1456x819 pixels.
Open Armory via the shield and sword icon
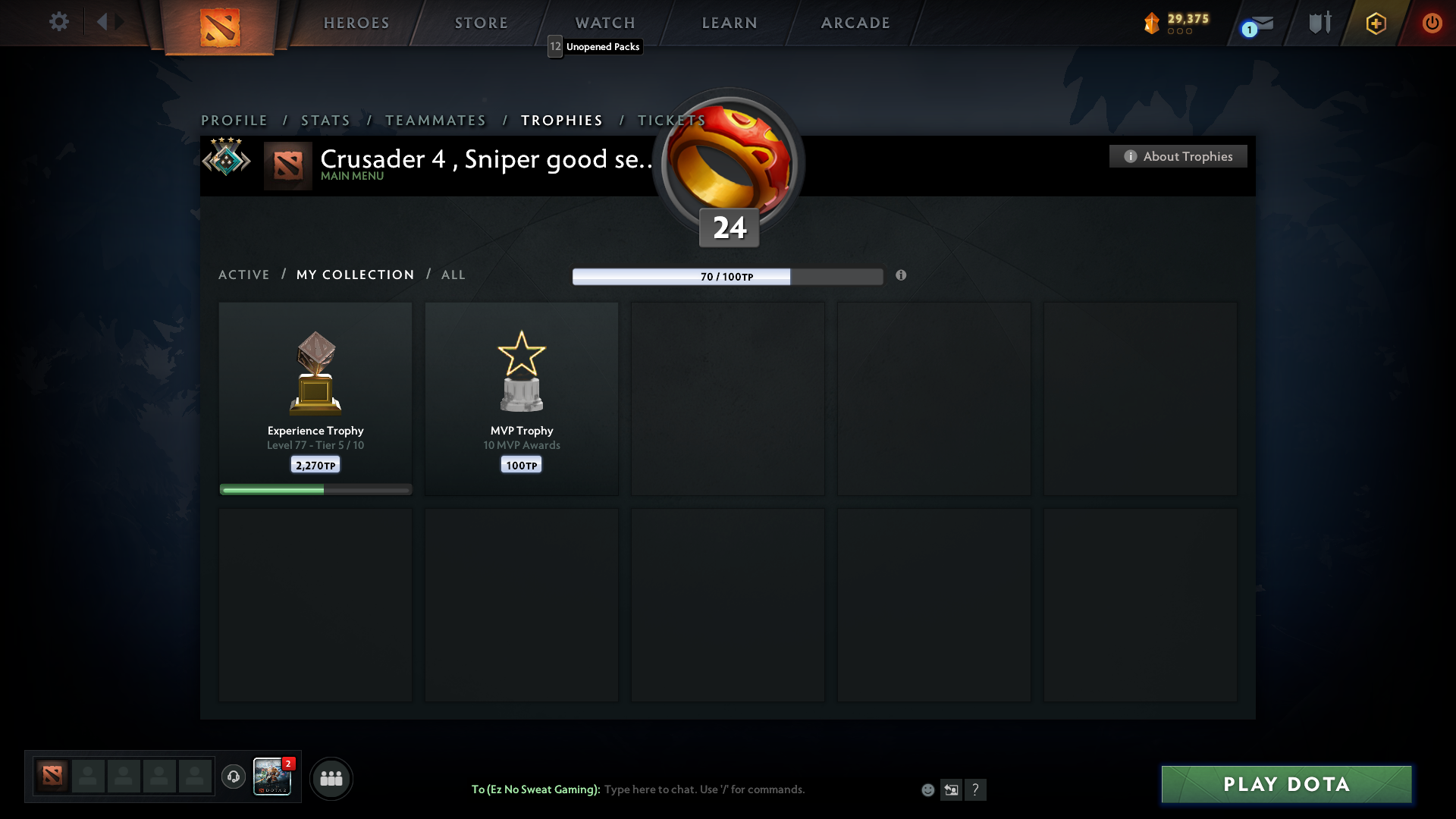pos(1319,23)
